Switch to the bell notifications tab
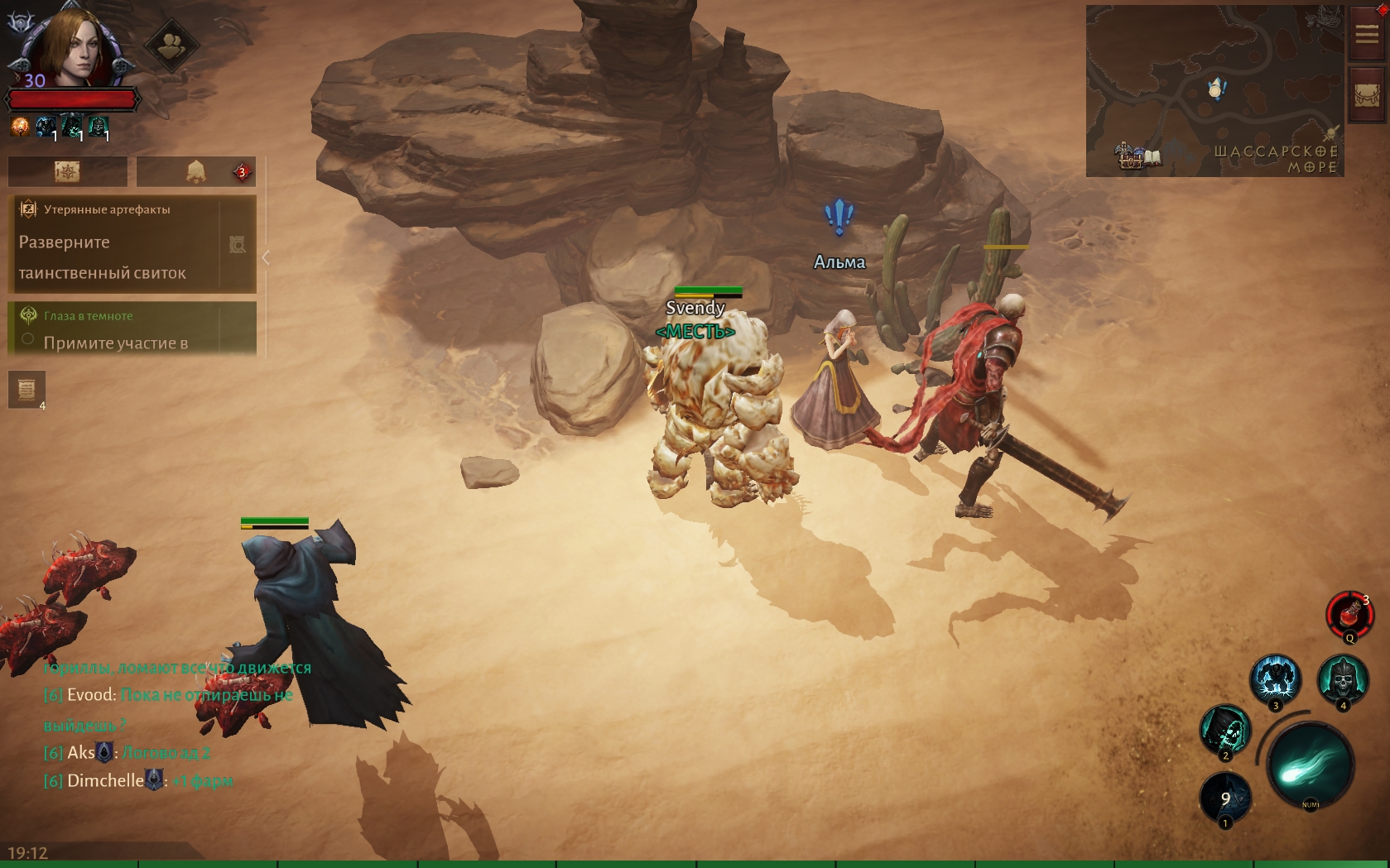Viewport: 1390px width, 868px height. (196, 171)
